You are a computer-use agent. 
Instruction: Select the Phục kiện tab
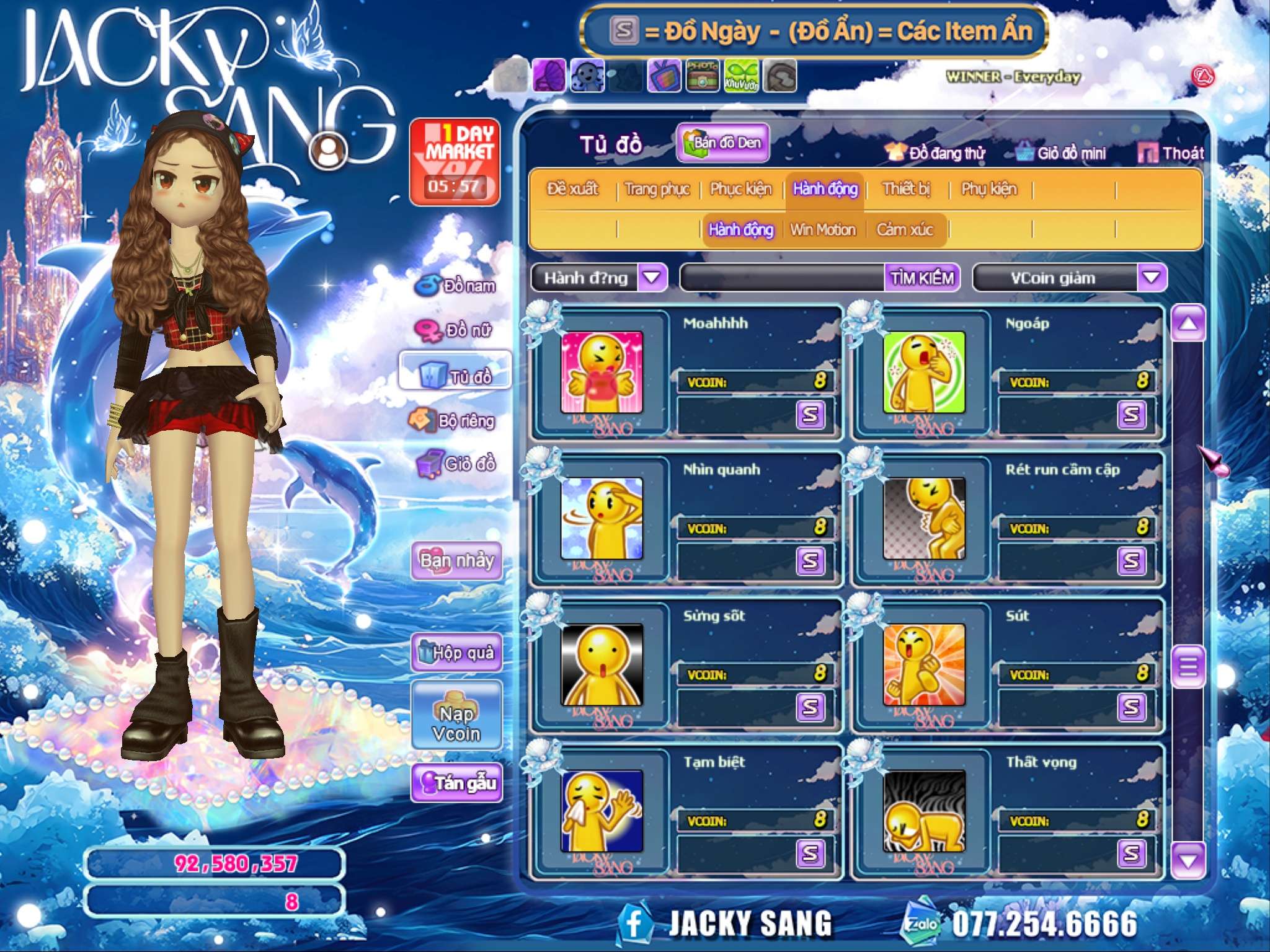(x=740, y=189)
